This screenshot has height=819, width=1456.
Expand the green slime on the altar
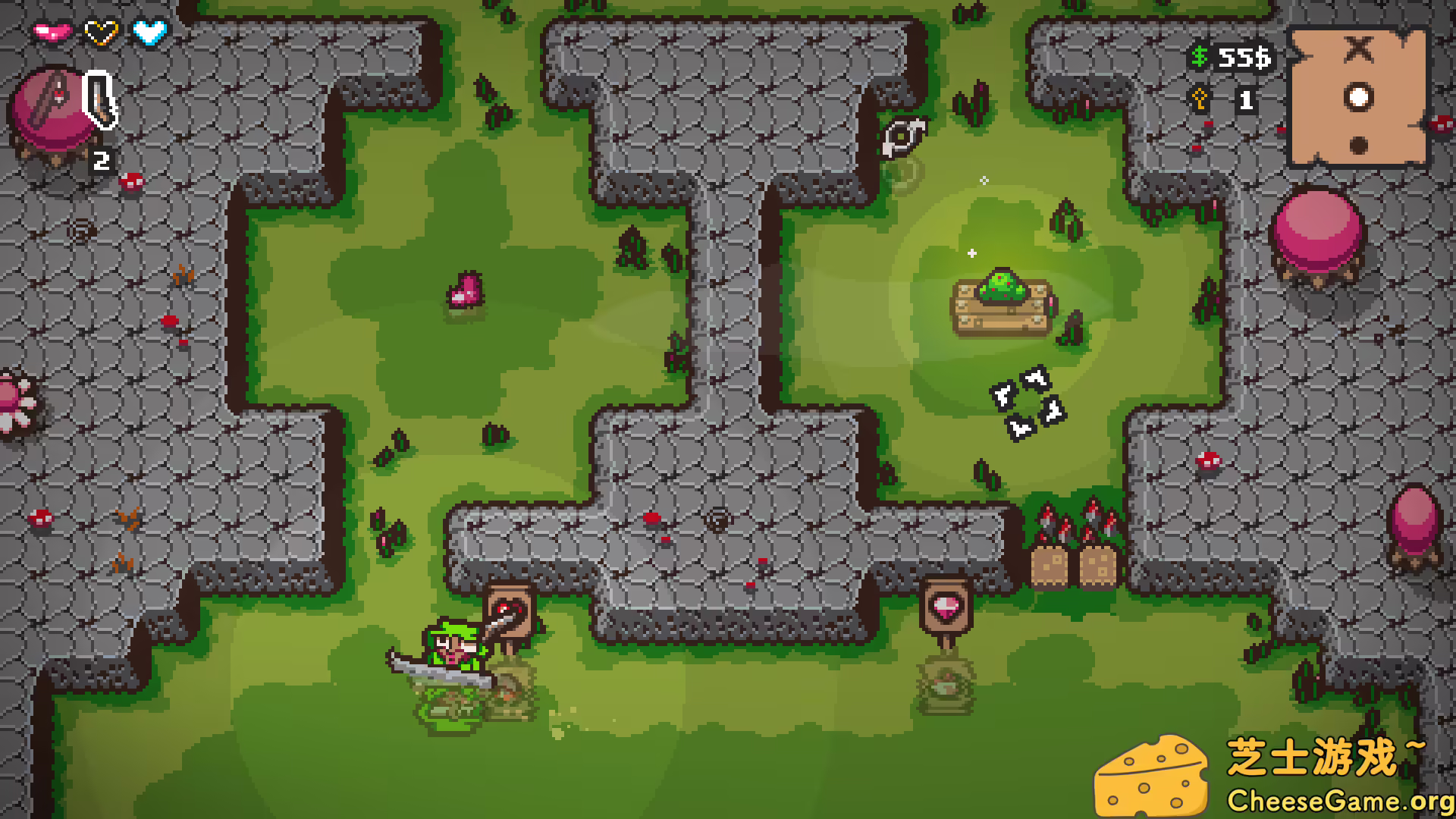(1003, 287)
